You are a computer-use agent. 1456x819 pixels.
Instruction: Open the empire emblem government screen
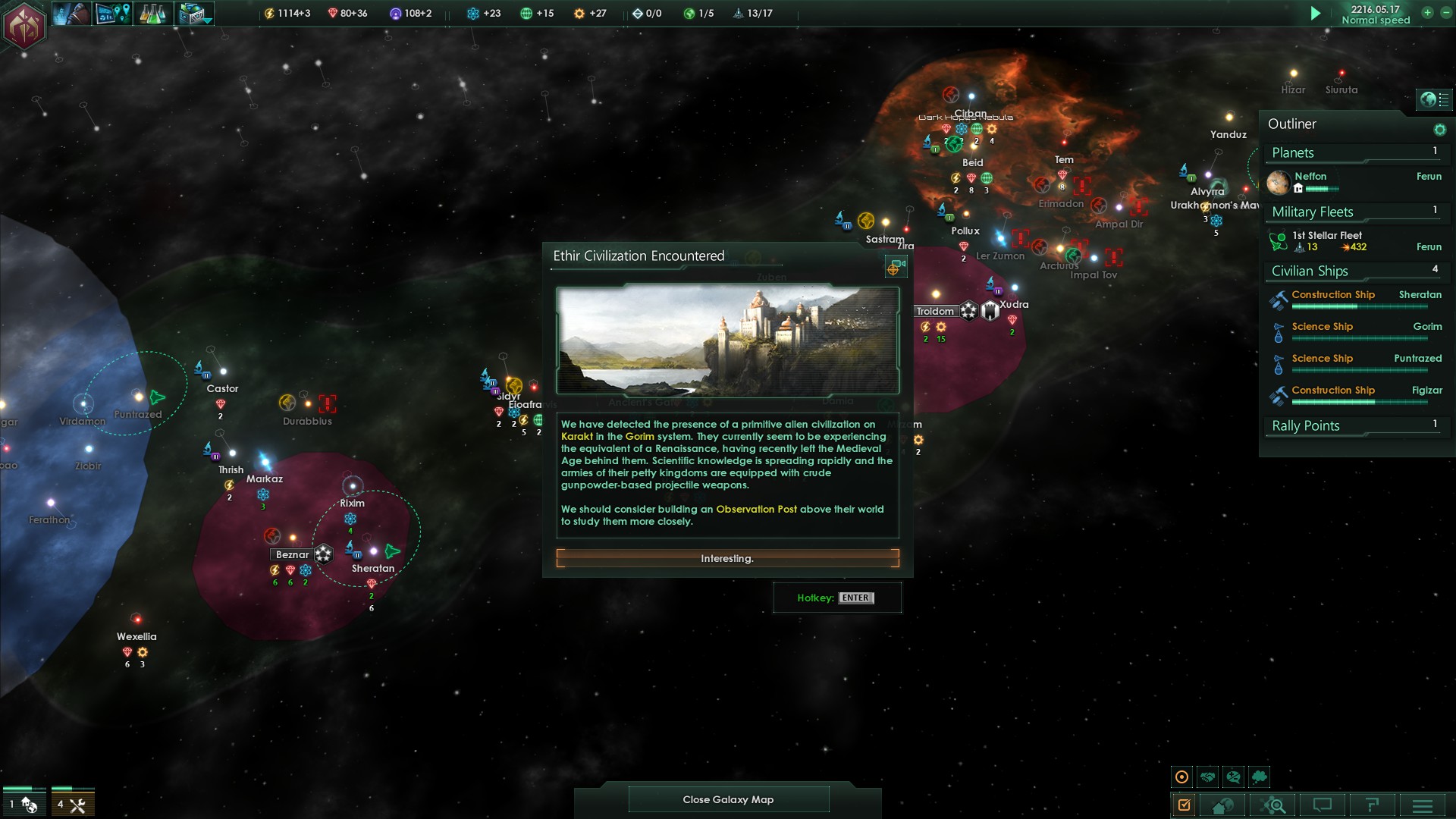click(24, 26)
